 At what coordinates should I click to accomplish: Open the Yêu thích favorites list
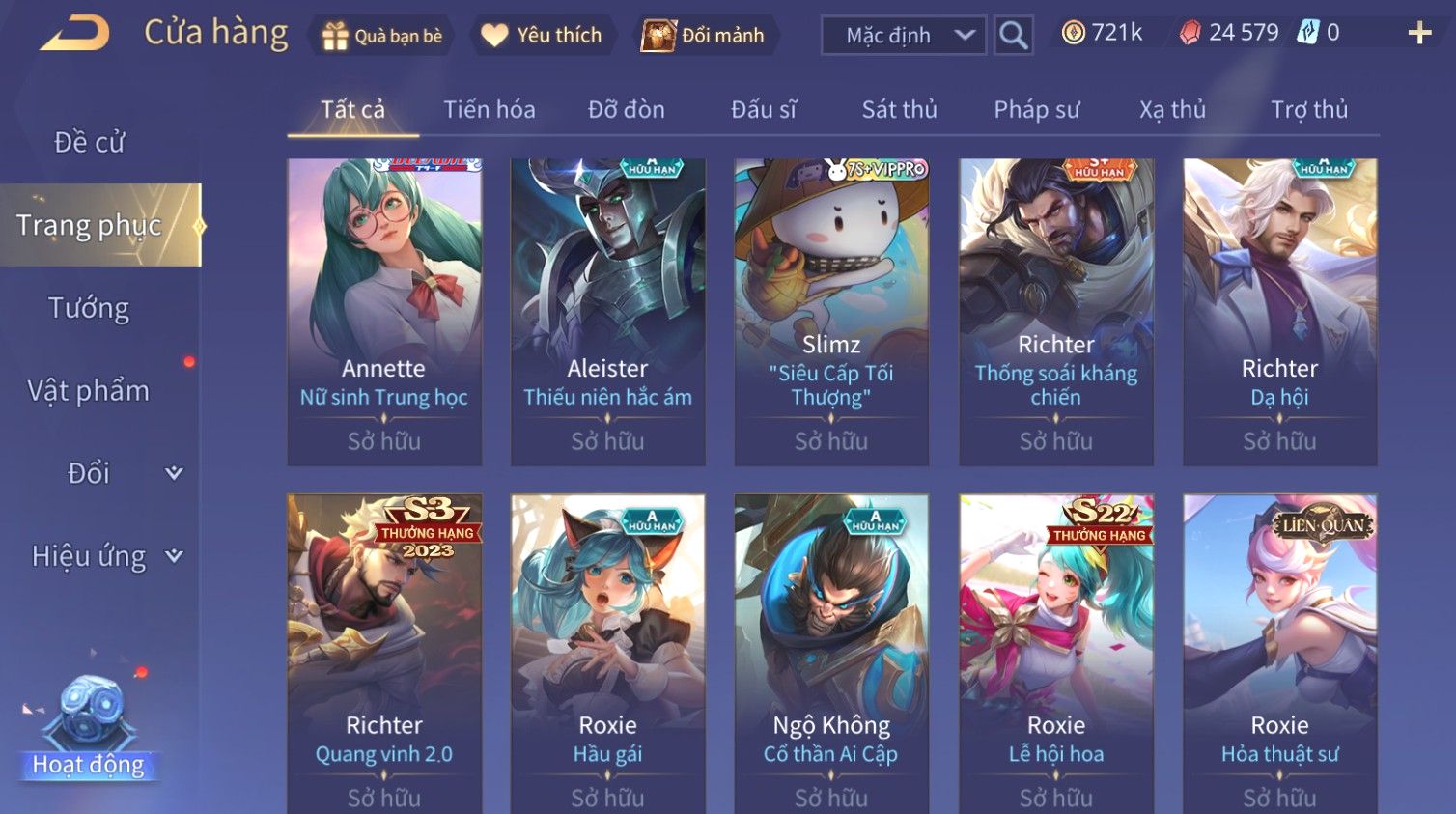543,36
